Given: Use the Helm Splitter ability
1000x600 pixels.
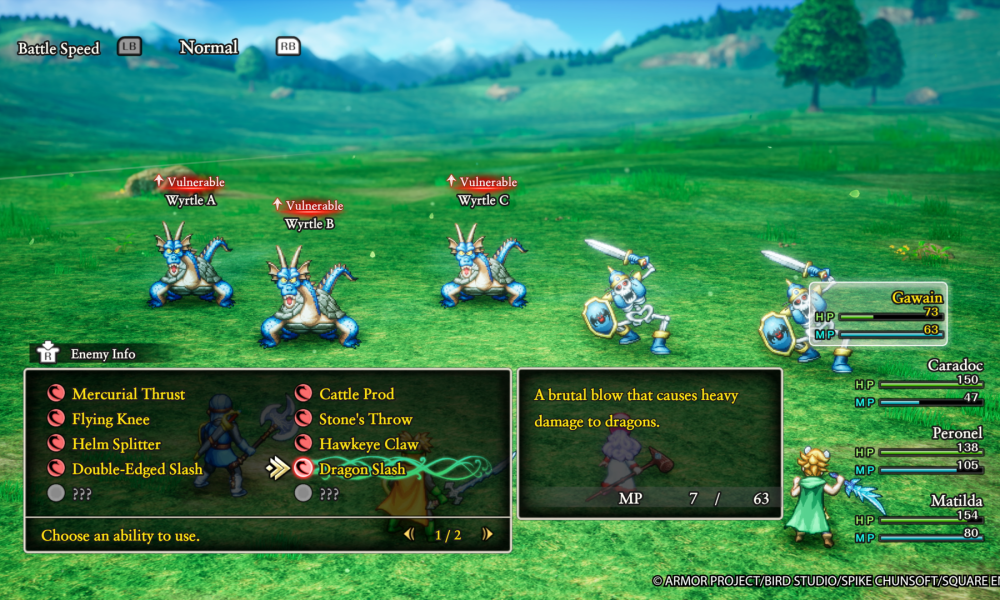Looking at the screenshot, I should point(116,444).
